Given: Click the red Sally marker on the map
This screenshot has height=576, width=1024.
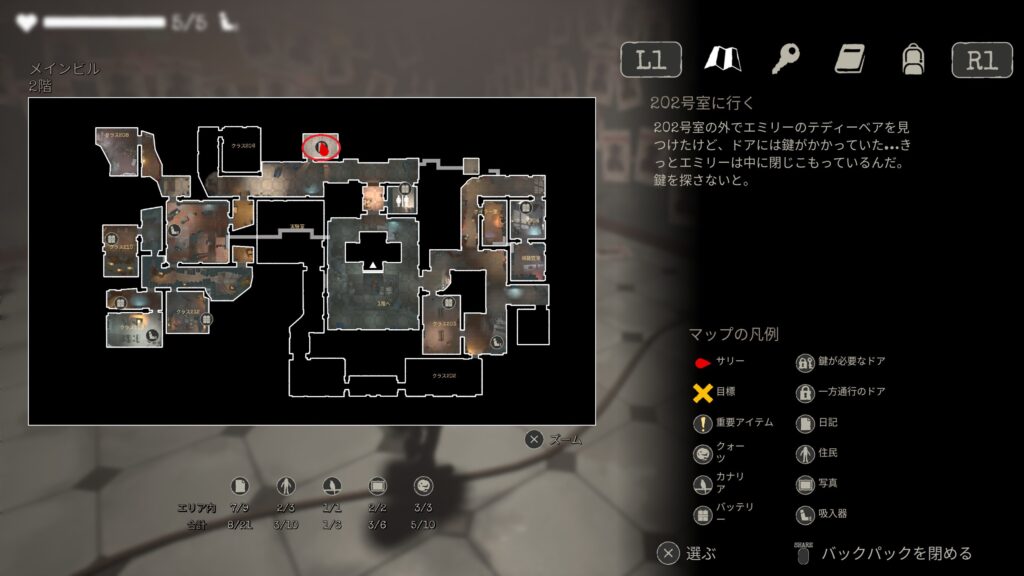Looking at the screenshot, I should tap(321, 147).
